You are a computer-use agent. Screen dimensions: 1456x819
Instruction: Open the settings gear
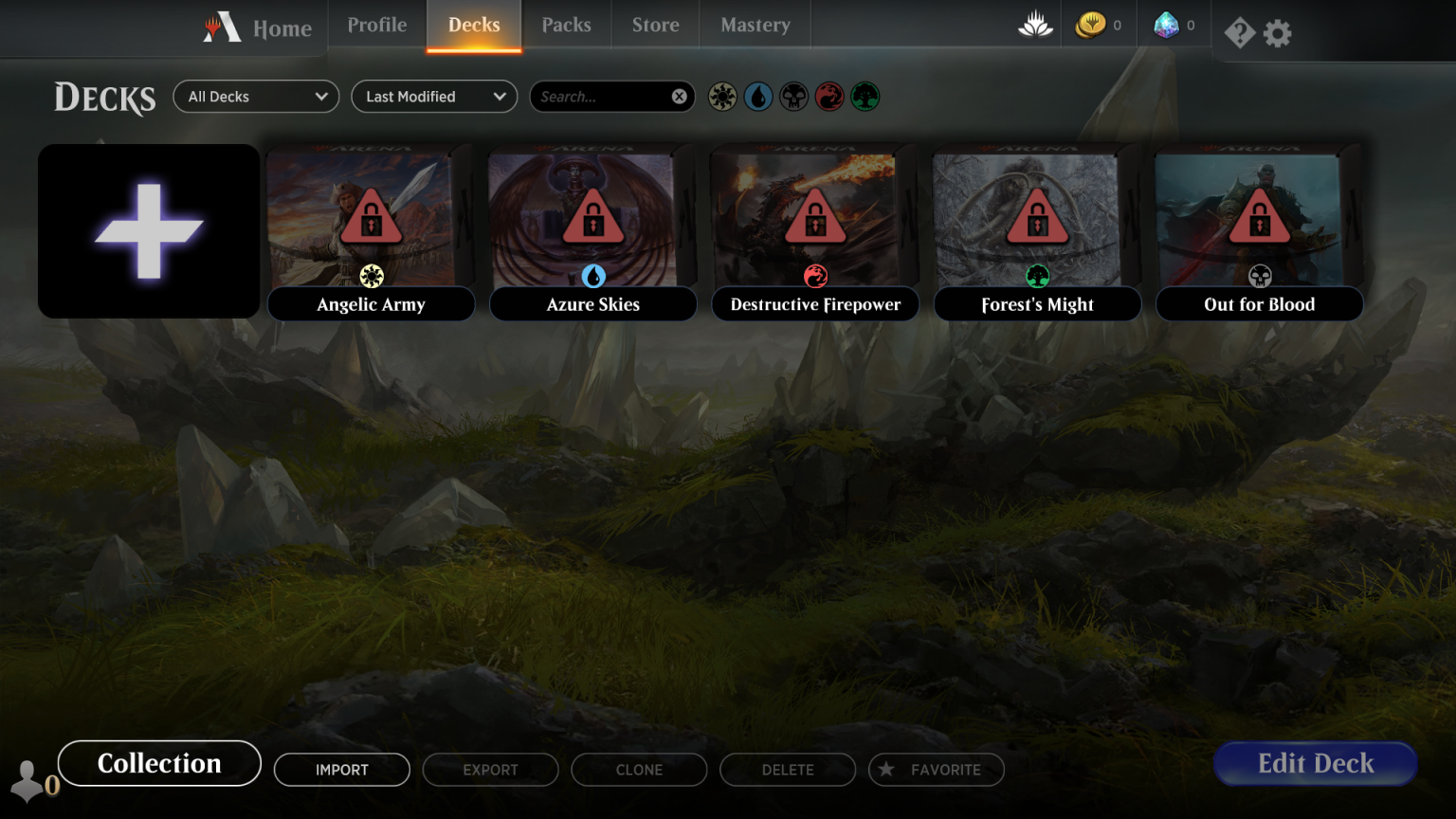[1277, 31]
